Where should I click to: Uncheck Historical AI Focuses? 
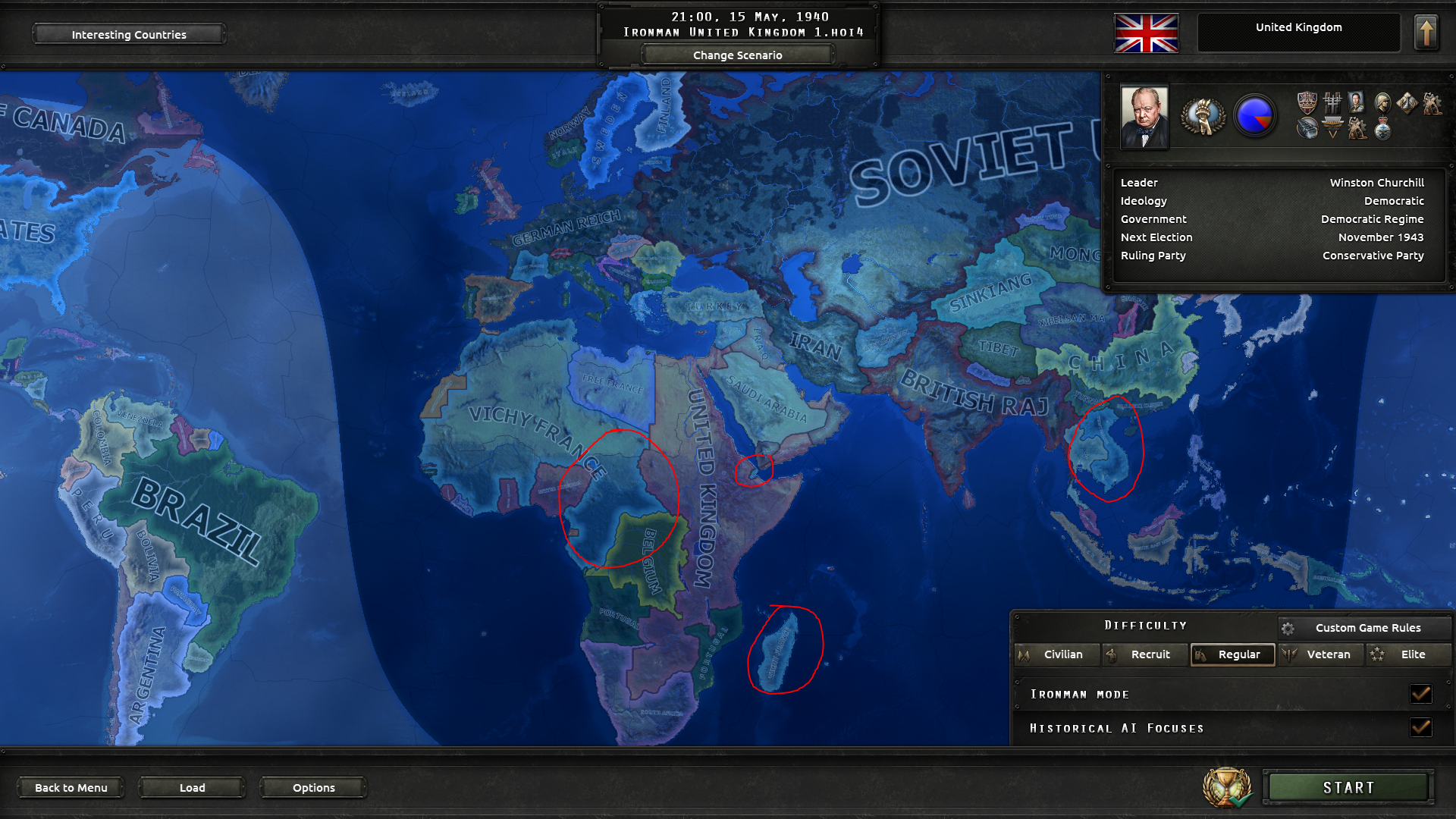[1421, 727]
